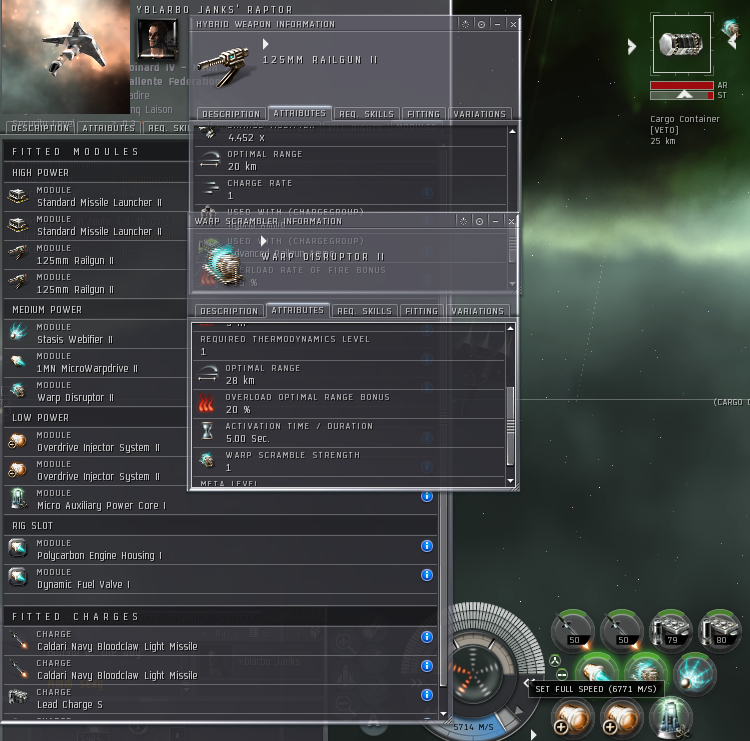Show info for Polycarbon Engine Housing I
Image resolution: width=750 pixels, height=741 pixels.
coord(427,545)
